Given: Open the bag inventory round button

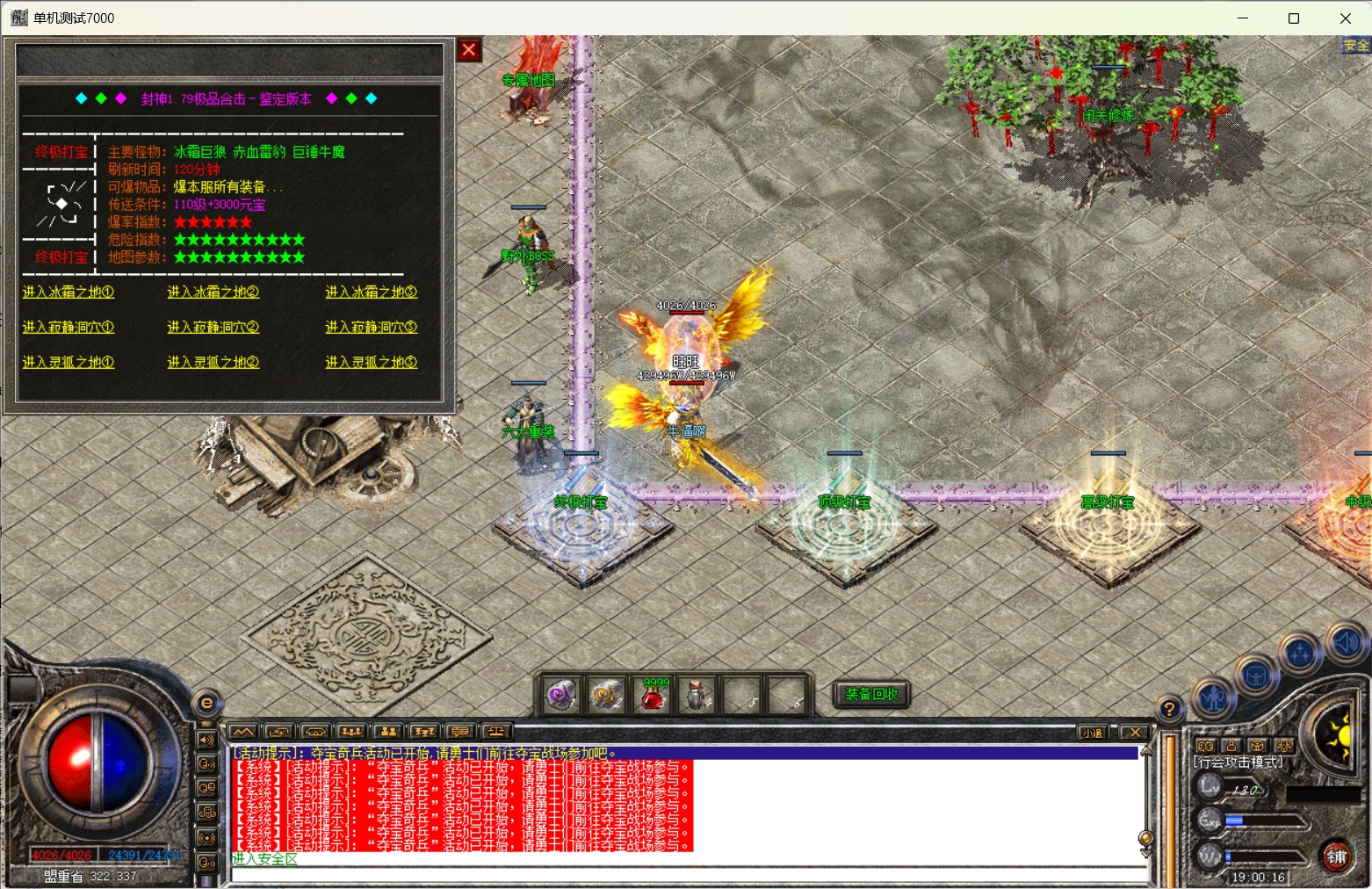Looking at the screenshot, I should (x=1256, y=676).
